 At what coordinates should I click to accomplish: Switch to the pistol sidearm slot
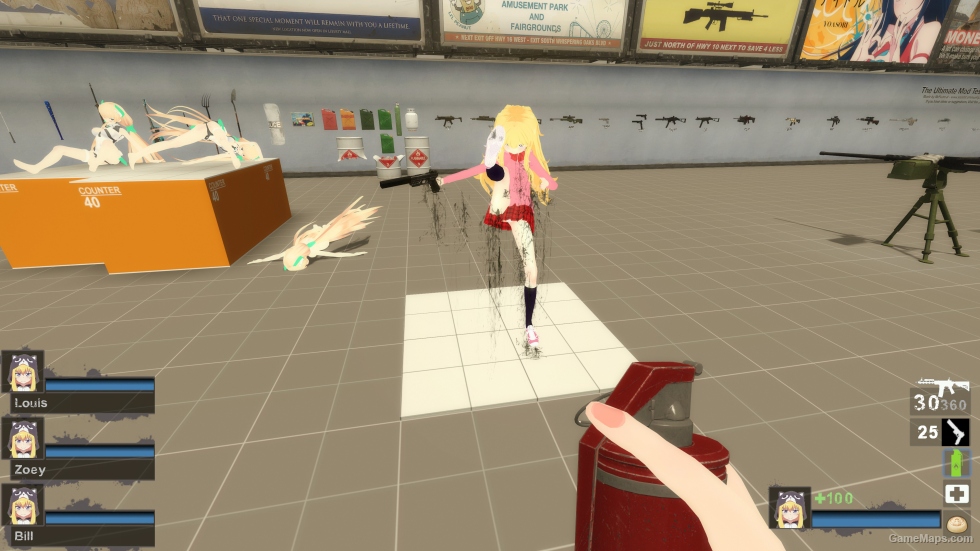[955, 432]
